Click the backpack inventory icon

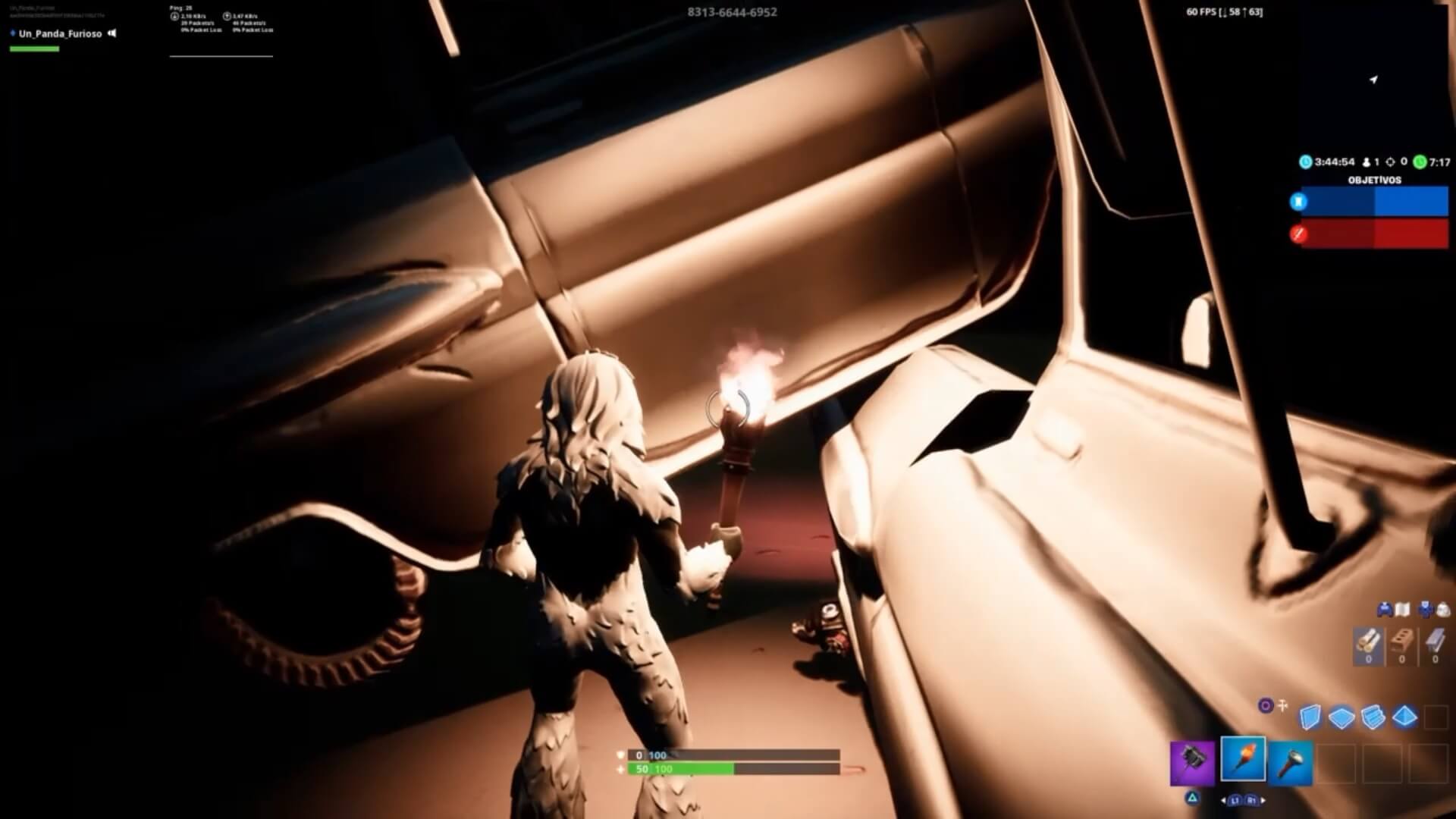coord(1444,609)
